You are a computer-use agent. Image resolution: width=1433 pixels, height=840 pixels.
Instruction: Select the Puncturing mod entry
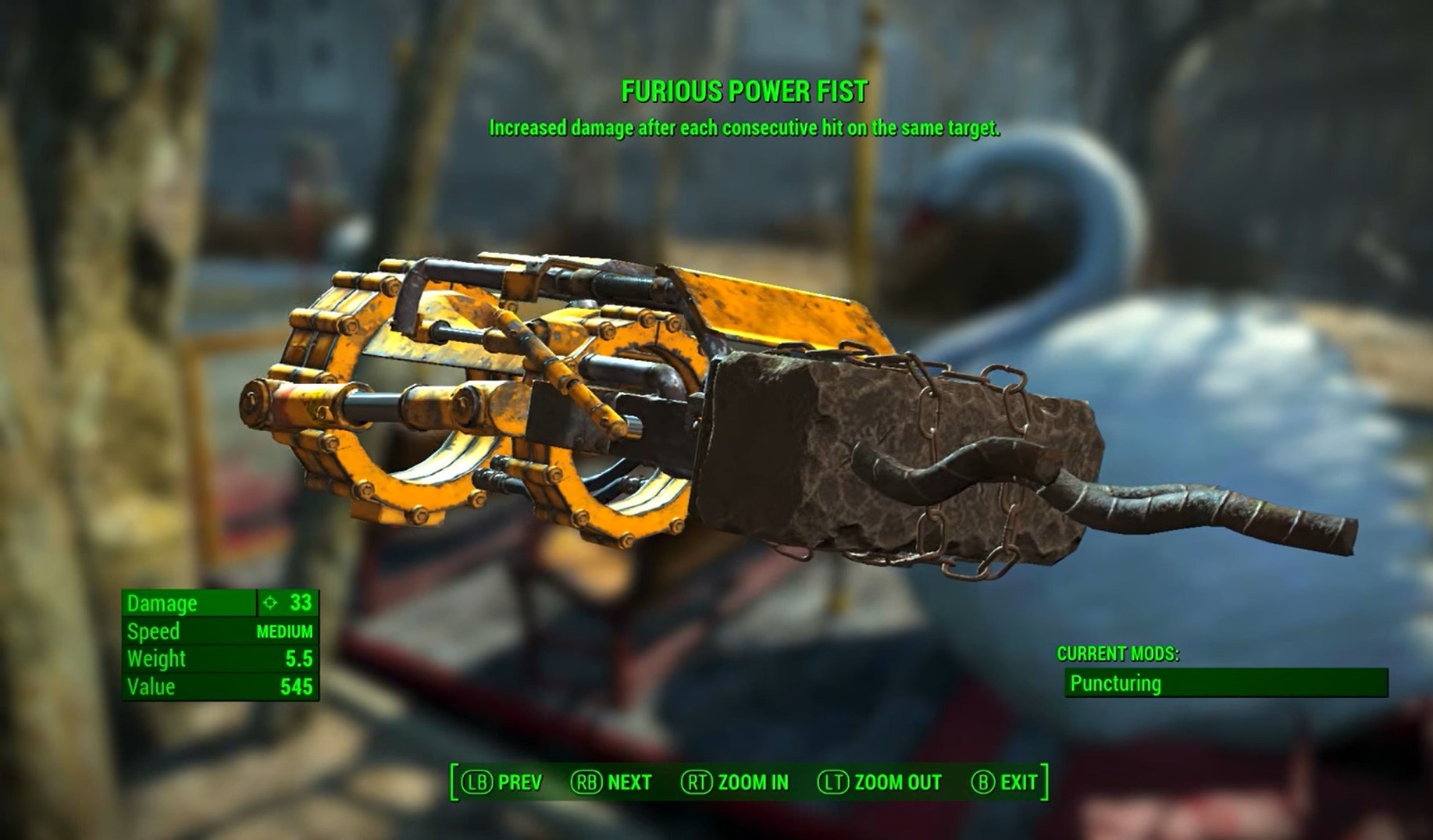1225,683
